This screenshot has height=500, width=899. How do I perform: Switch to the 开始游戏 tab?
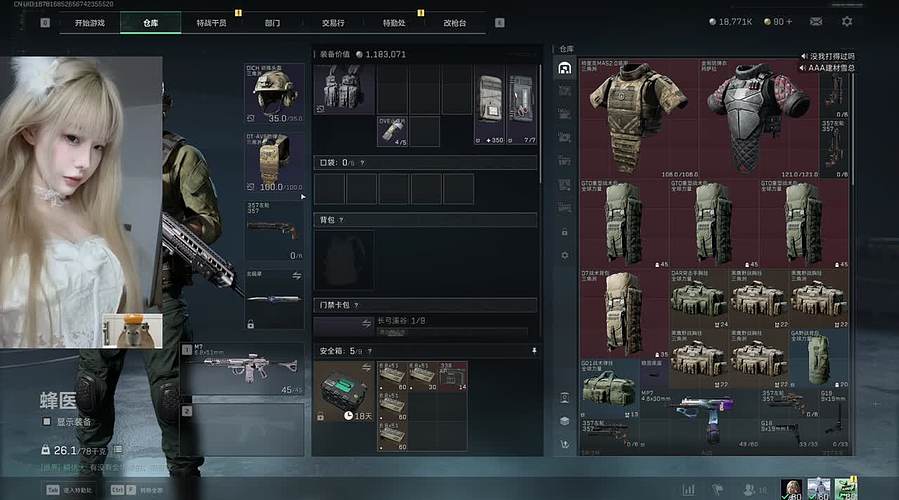click(x=89, y=22)
